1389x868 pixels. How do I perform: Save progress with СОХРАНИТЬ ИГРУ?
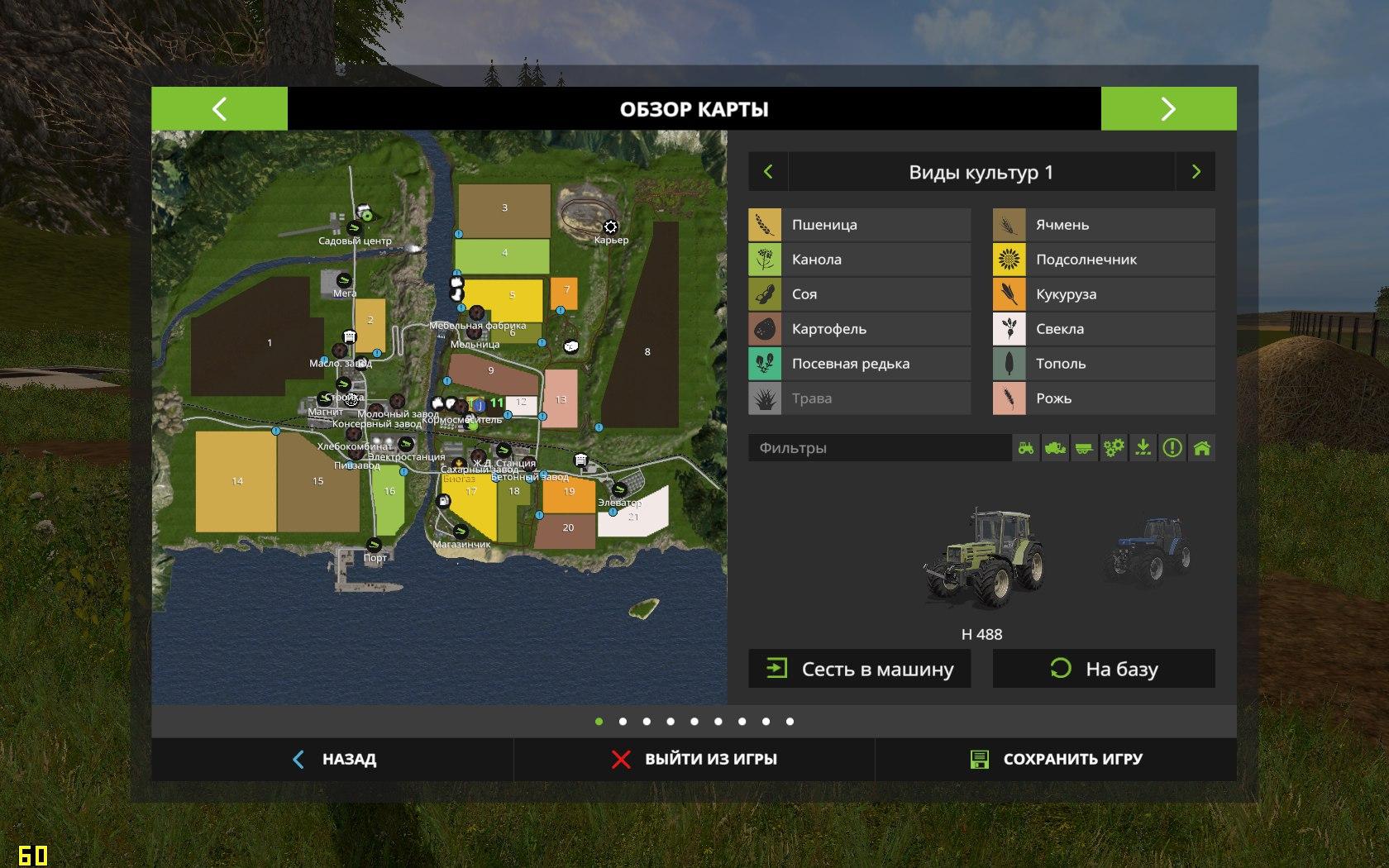pyautogui.click(x=1056, y=759)
